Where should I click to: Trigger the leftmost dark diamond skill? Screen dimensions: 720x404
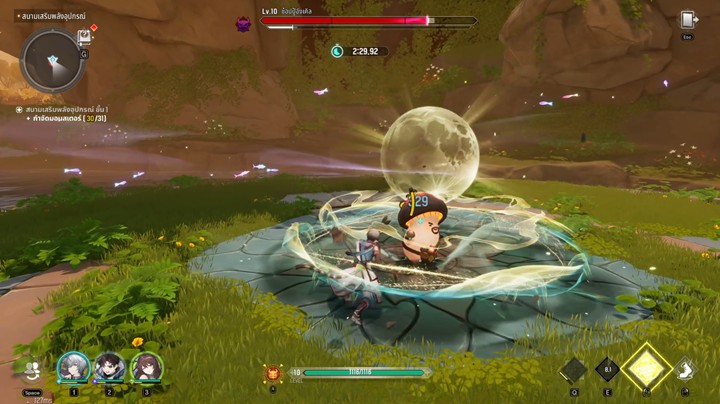pos(573,371)
